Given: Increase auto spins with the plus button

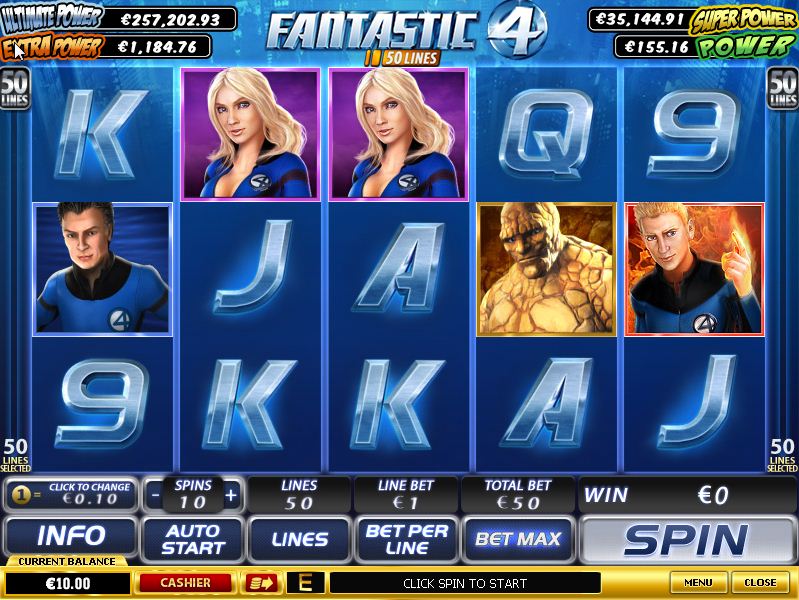Looking at the screenshot, I should pyautogui.click(x=231, y=495).
